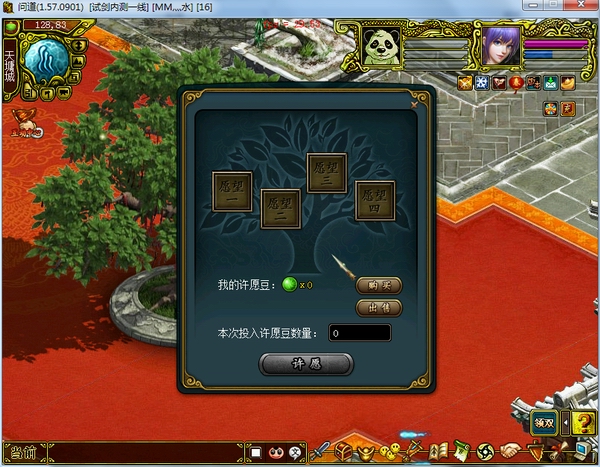
Task: Confirm with the 许愿 wish button
Action: (305, 364)
